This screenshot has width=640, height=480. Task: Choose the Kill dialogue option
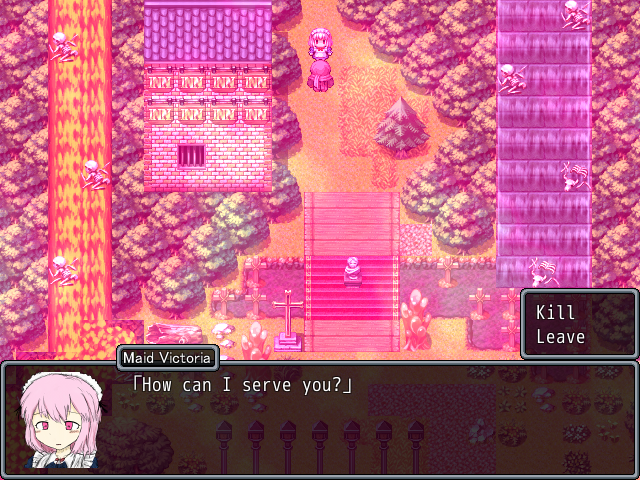click(x=556, y=312)
